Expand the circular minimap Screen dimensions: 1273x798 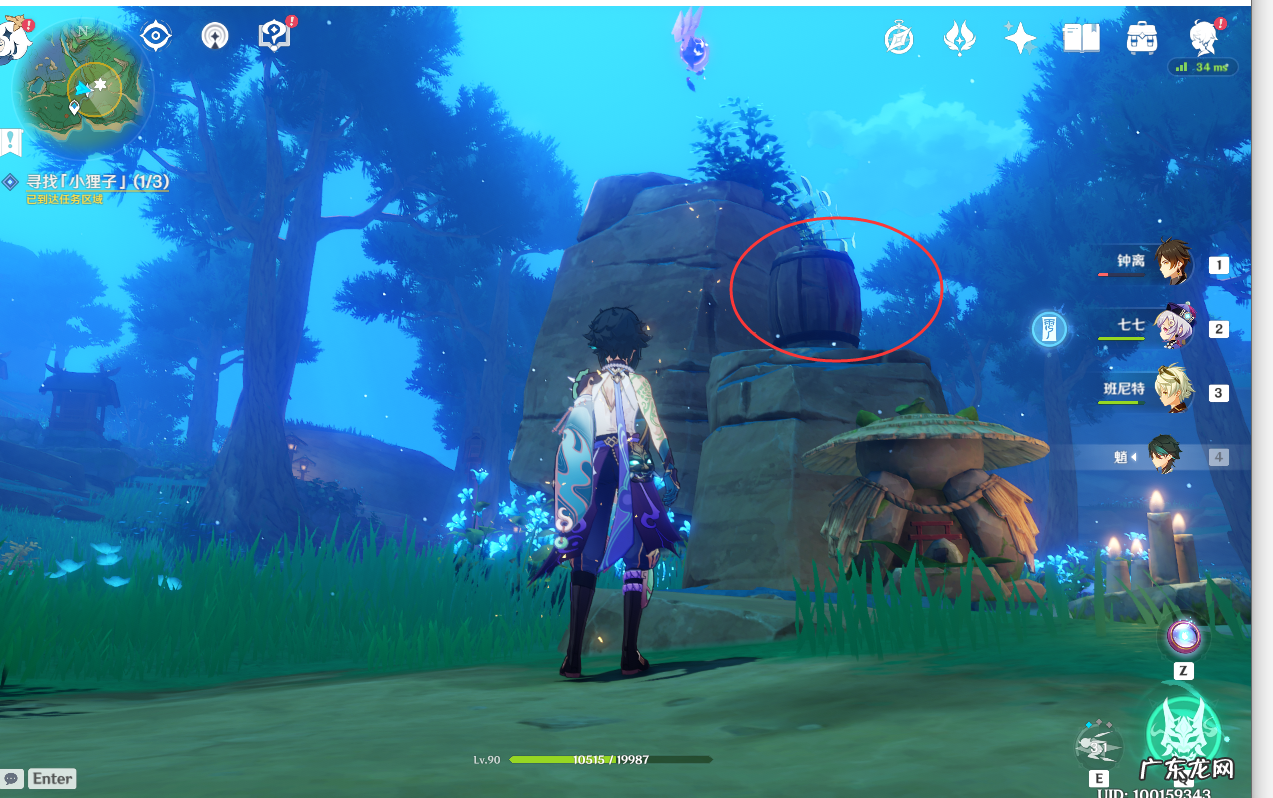(84, 86)
